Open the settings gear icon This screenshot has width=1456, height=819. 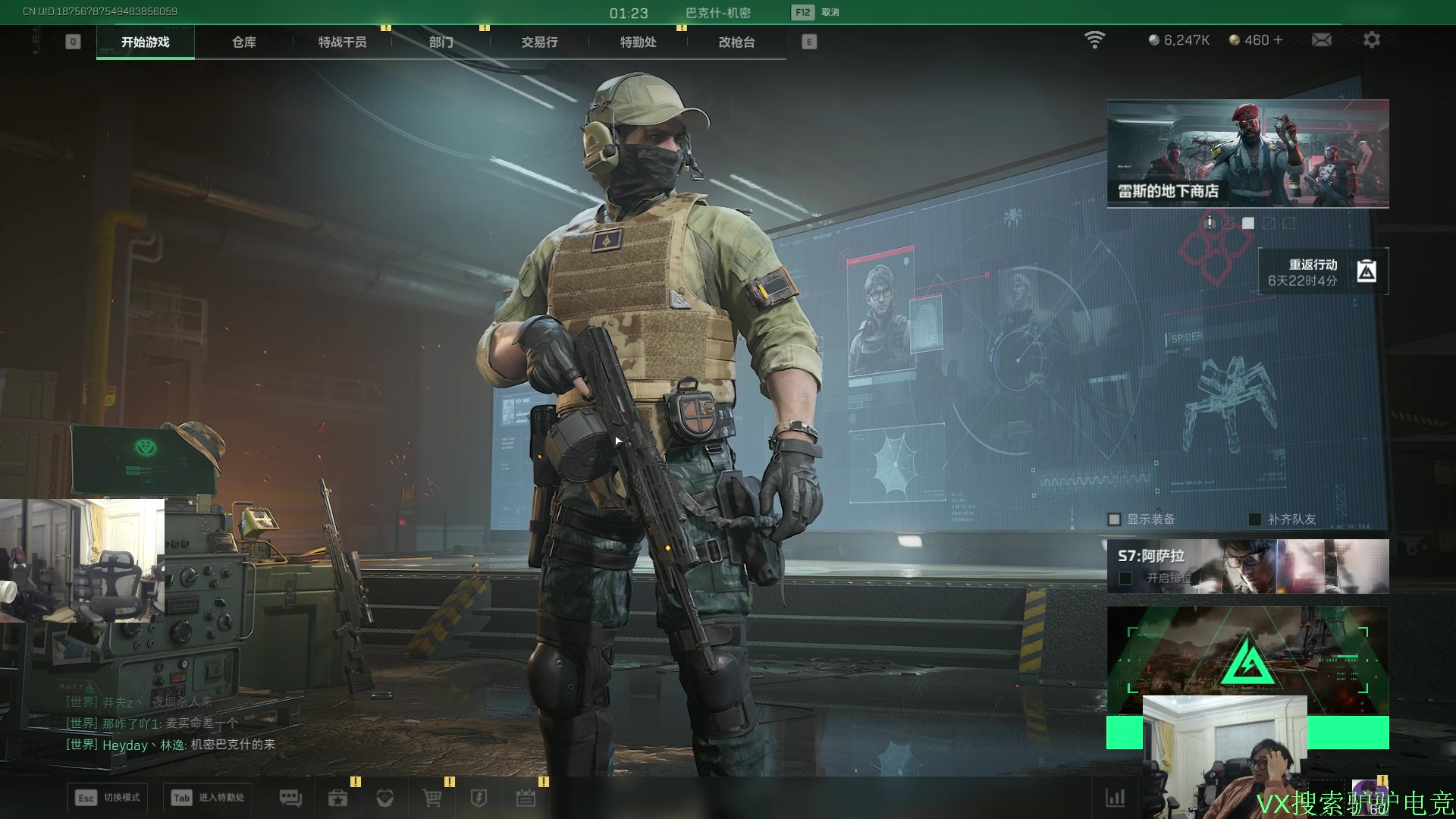(1371, 40)
